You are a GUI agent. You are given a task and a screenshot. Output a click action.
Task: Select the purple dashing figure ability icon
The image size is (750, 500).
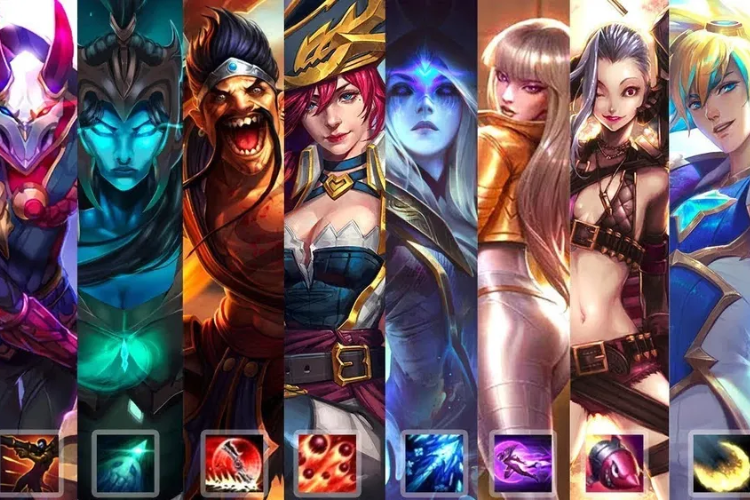tap(524, 462)
